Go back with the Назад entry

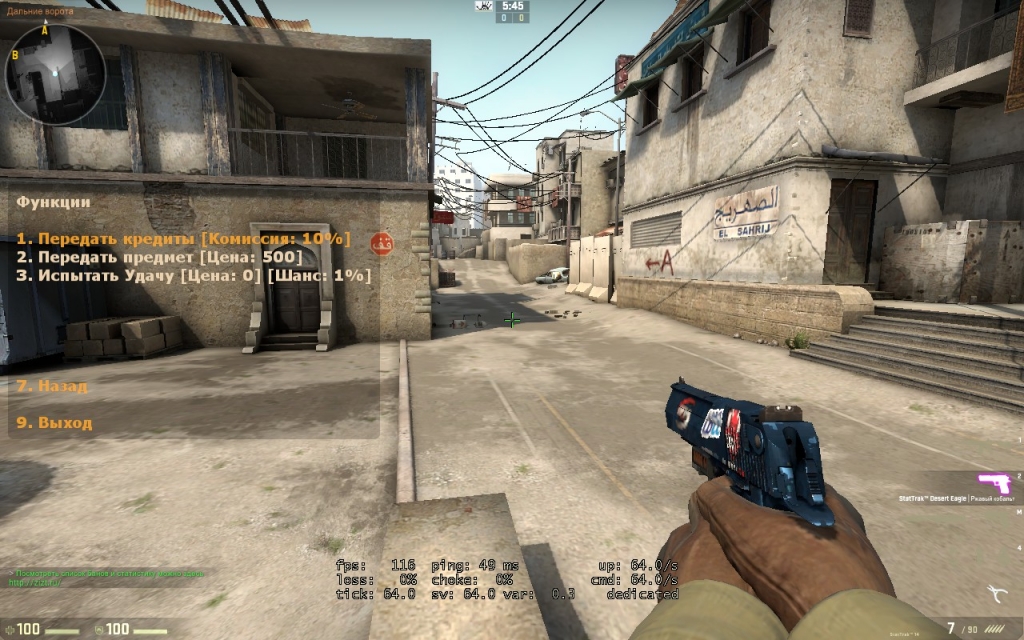coord(52,385)
